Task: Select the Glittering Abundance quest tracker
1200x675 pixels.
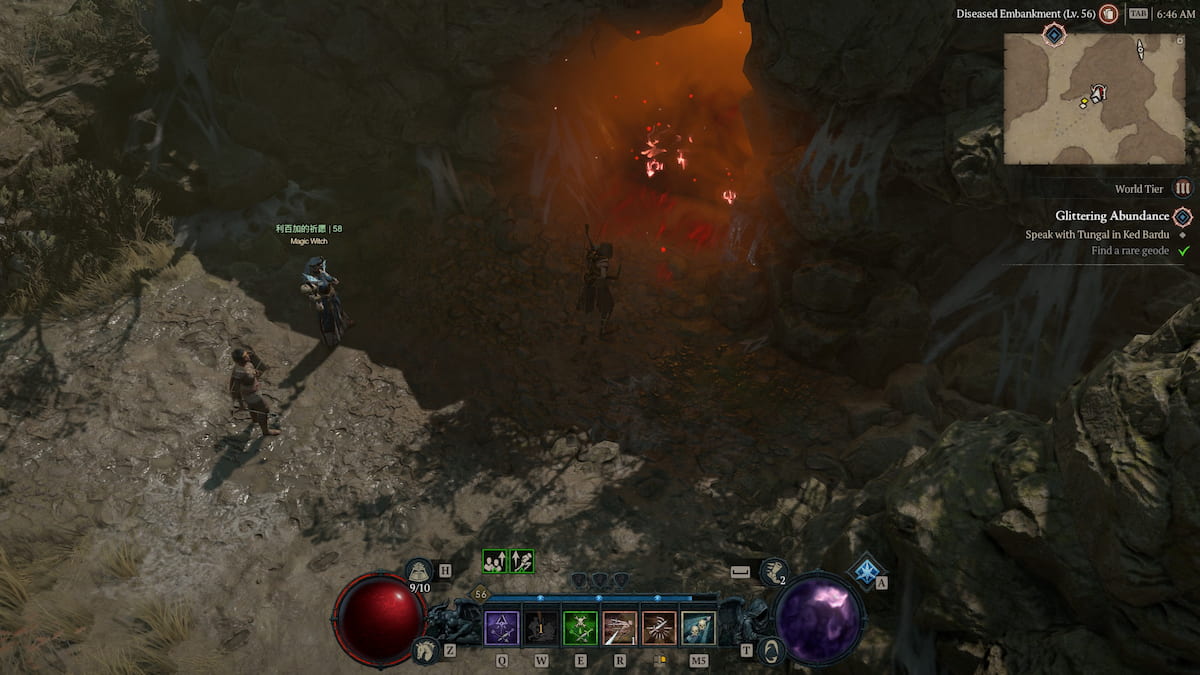Action: click(x=1111, y=216)
